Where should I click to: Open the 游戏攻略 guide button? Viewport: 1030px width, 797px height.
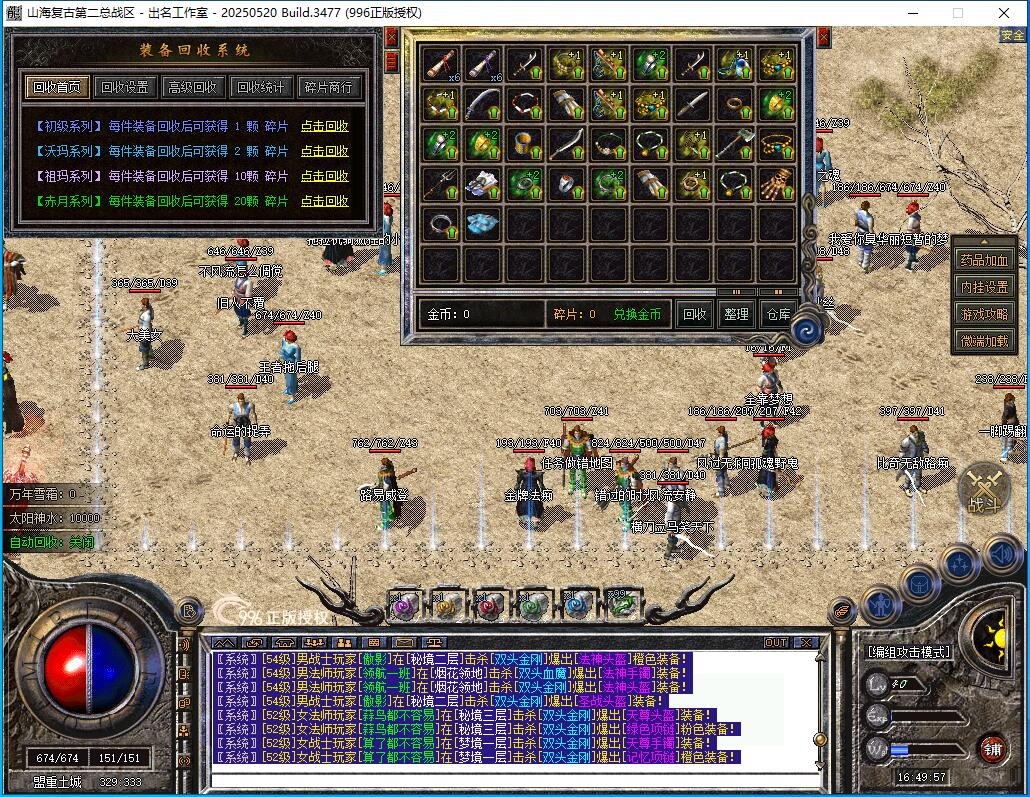pos(985,314)
